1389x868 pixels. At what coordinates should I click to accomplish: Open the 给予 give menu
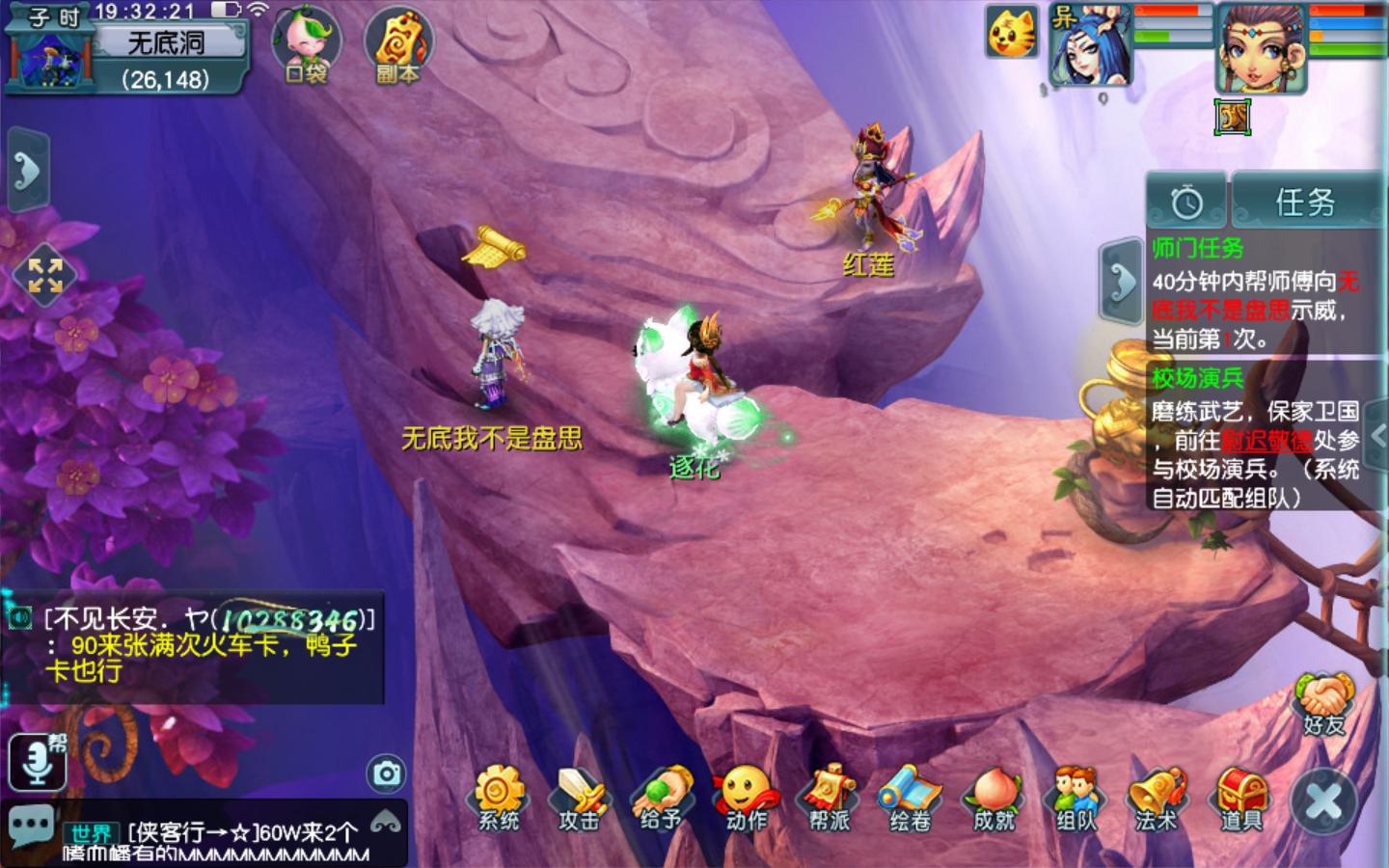click(663, 797)
